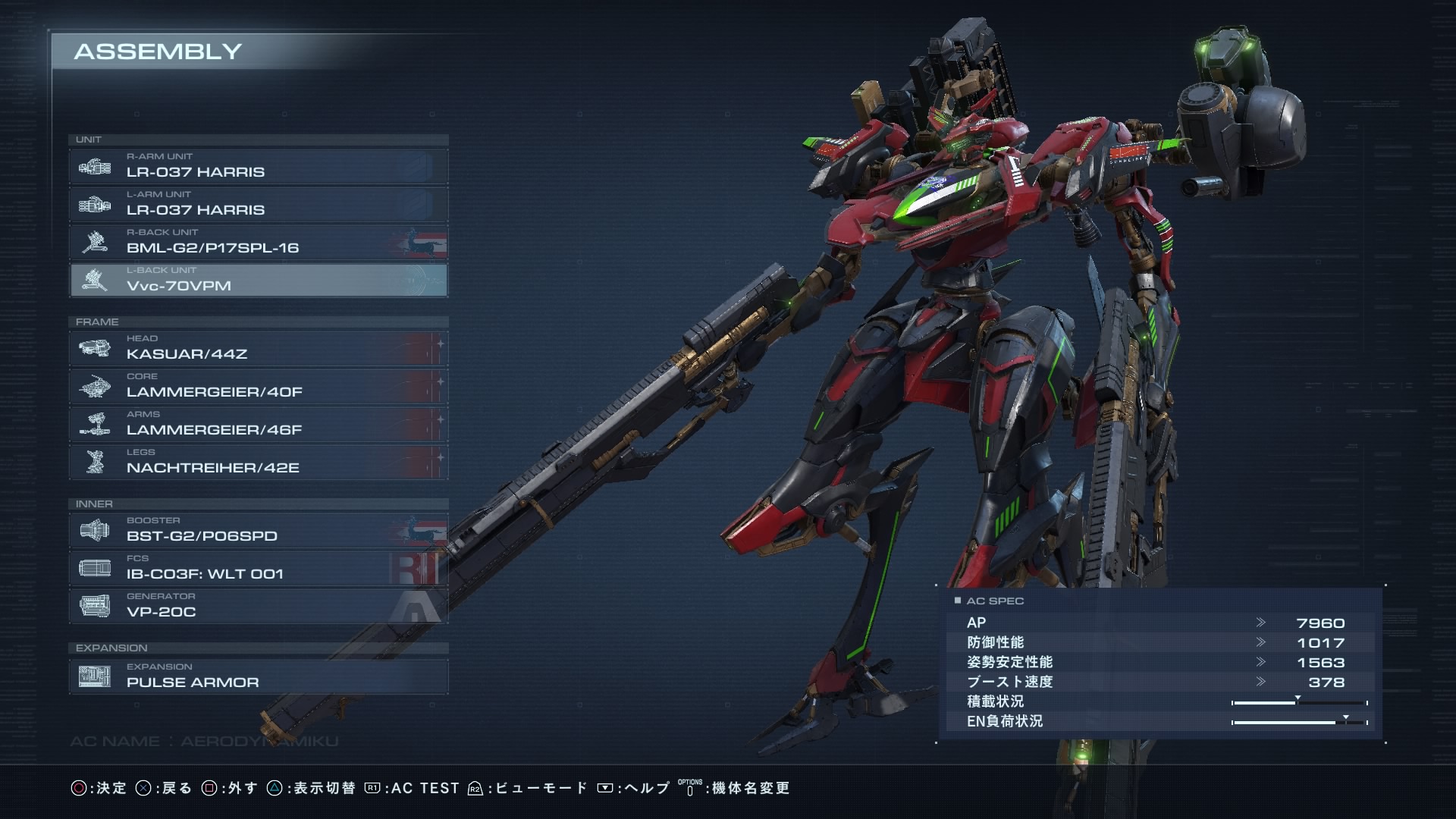Choose the L-ARM UNIT LR-037 HARRIS slot
This screenshot has width=1456, height=819.
click(258, 204)
